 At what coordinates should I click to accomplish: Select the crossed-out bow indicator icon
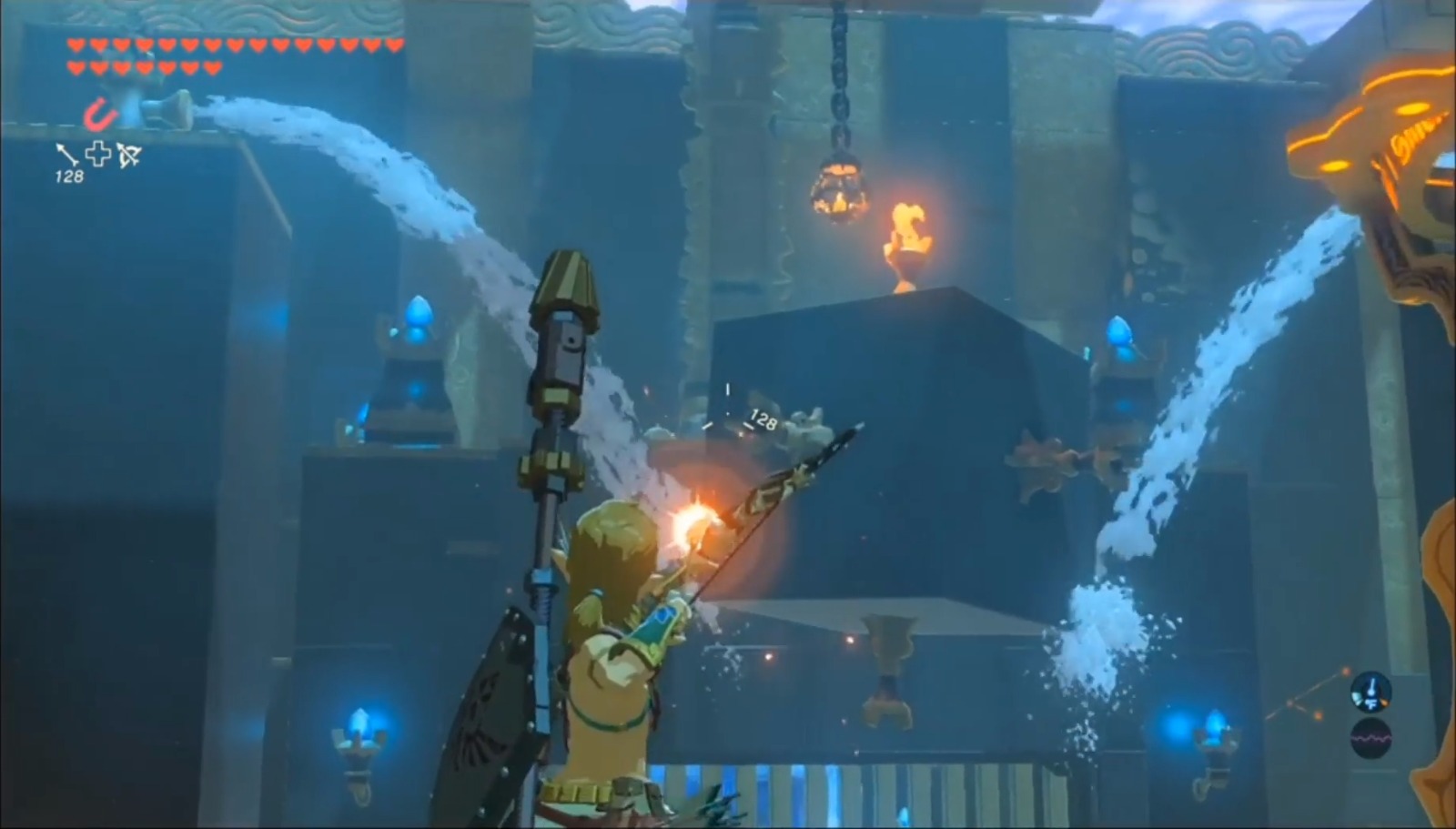[x=129, y=155]
